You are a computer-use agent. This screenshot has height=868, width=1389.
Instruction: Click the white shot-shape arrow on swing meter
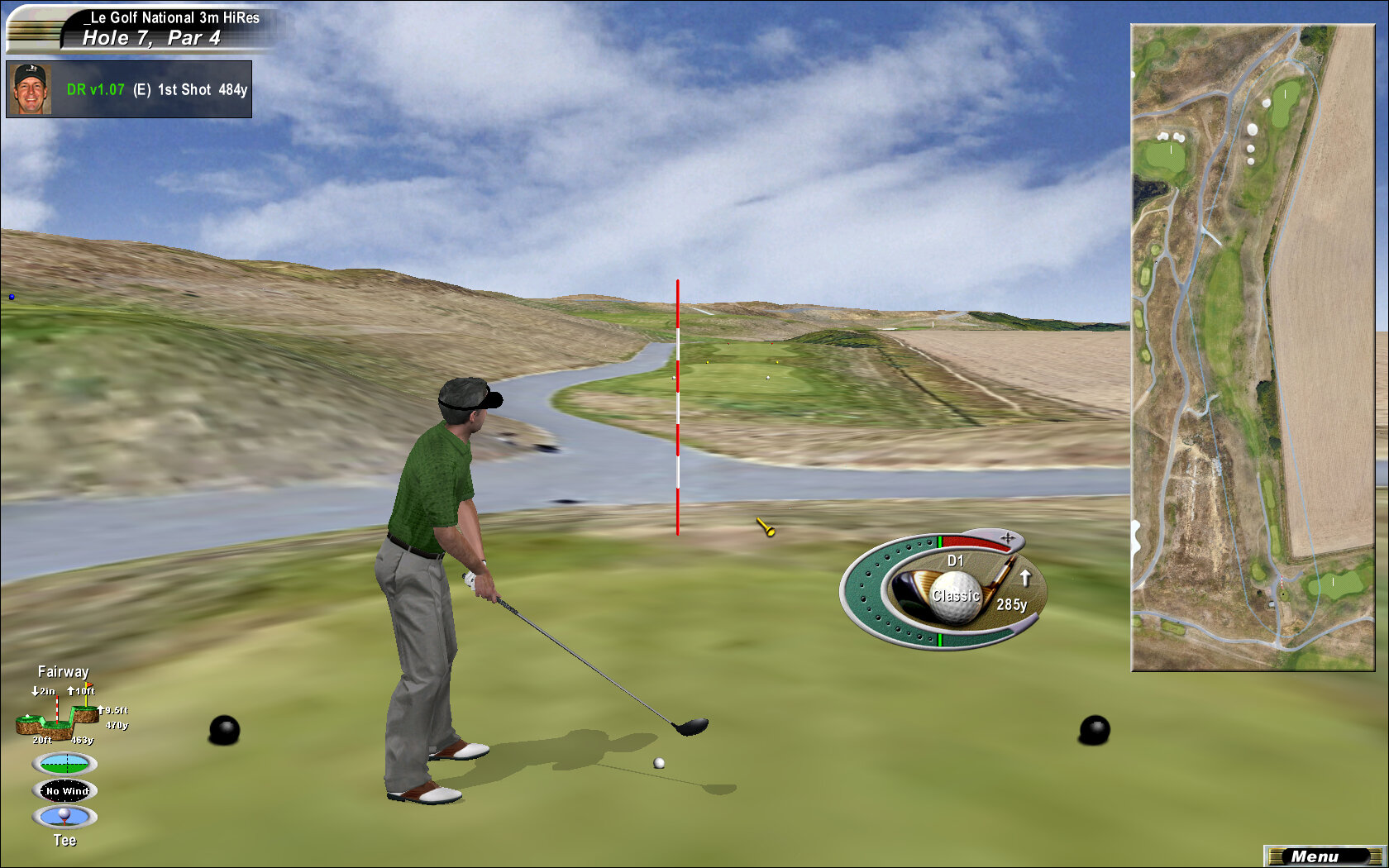tap(1025, 577)
